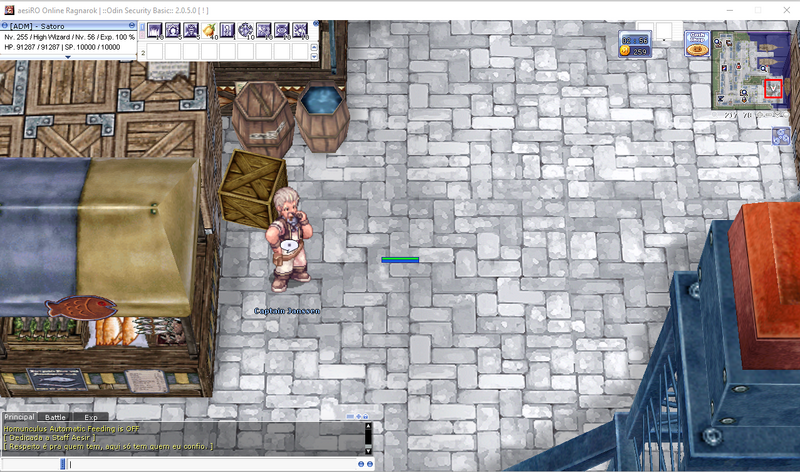This screenshot has width=800, height=472.
Task: Open the round swirl icon below minimap
Action: 781,136
